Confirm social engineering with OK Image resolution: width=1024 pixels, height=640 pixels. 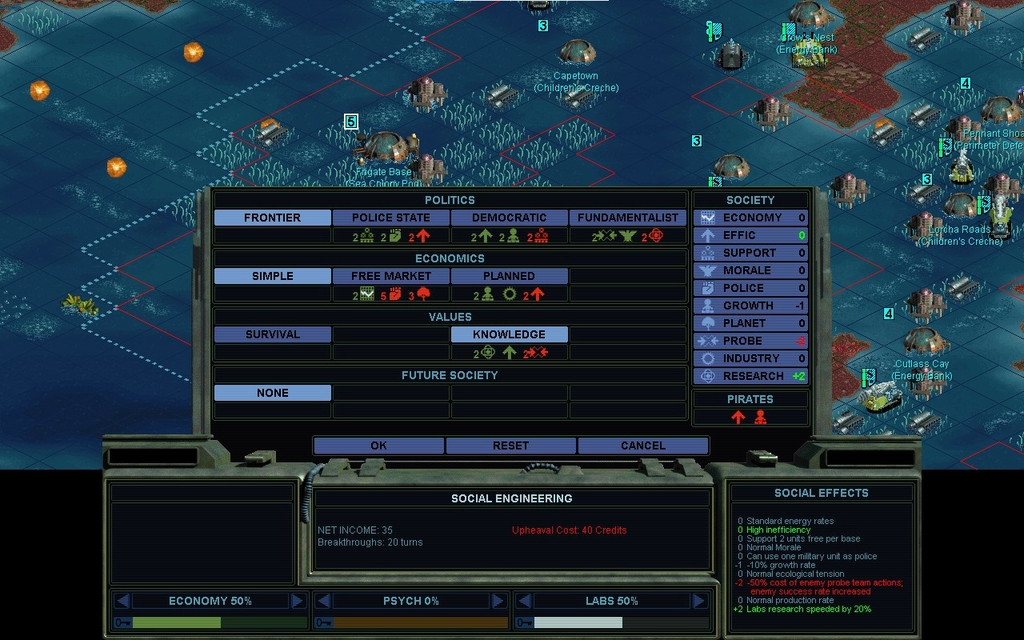378,446
